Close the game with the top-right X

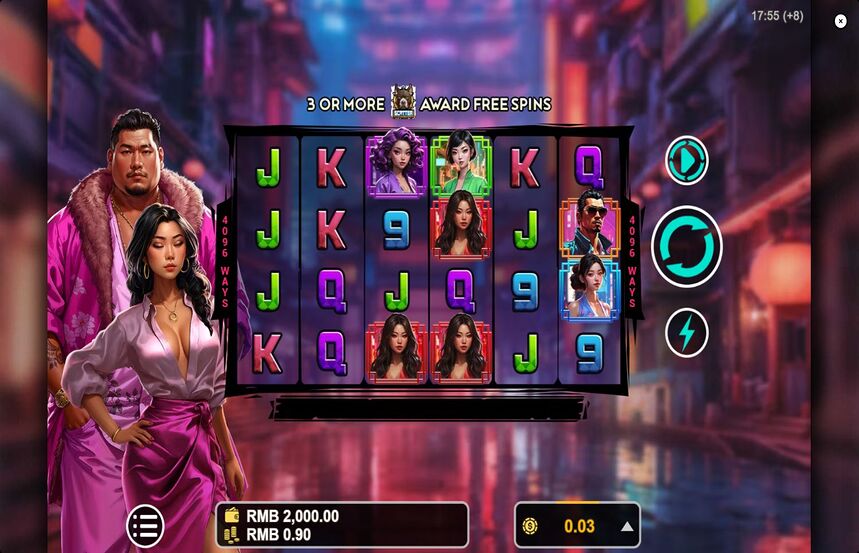(841, 21)
